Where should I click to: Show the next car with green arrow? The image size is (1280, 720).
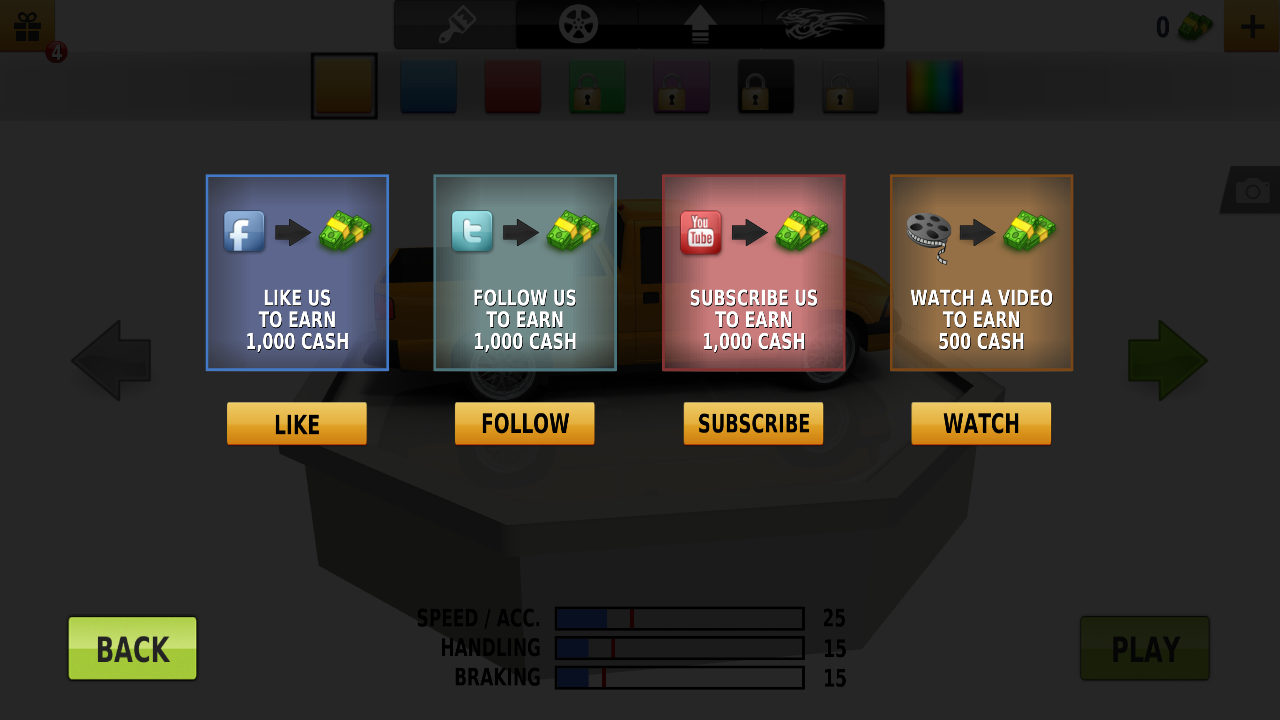[x=1167, y=361]
